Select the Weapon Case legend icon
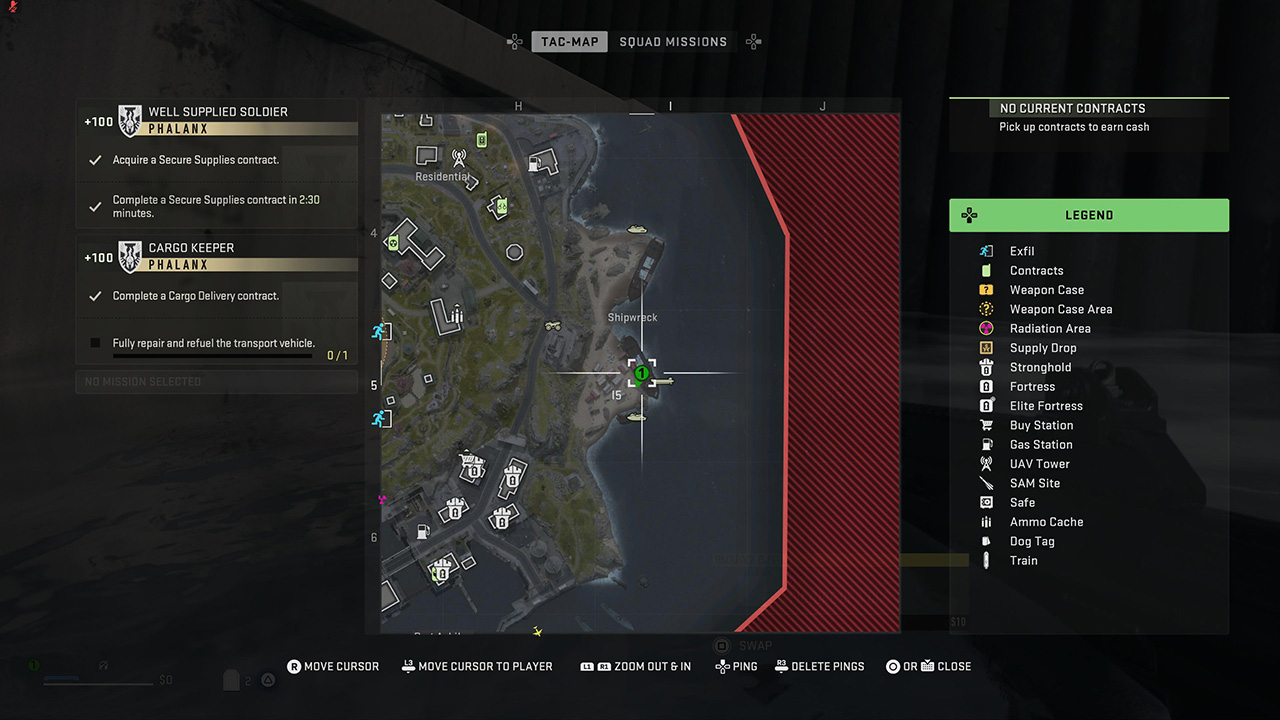Image resolution: width=1280 pixels, height=720 pixels. [x=986, y=289]
